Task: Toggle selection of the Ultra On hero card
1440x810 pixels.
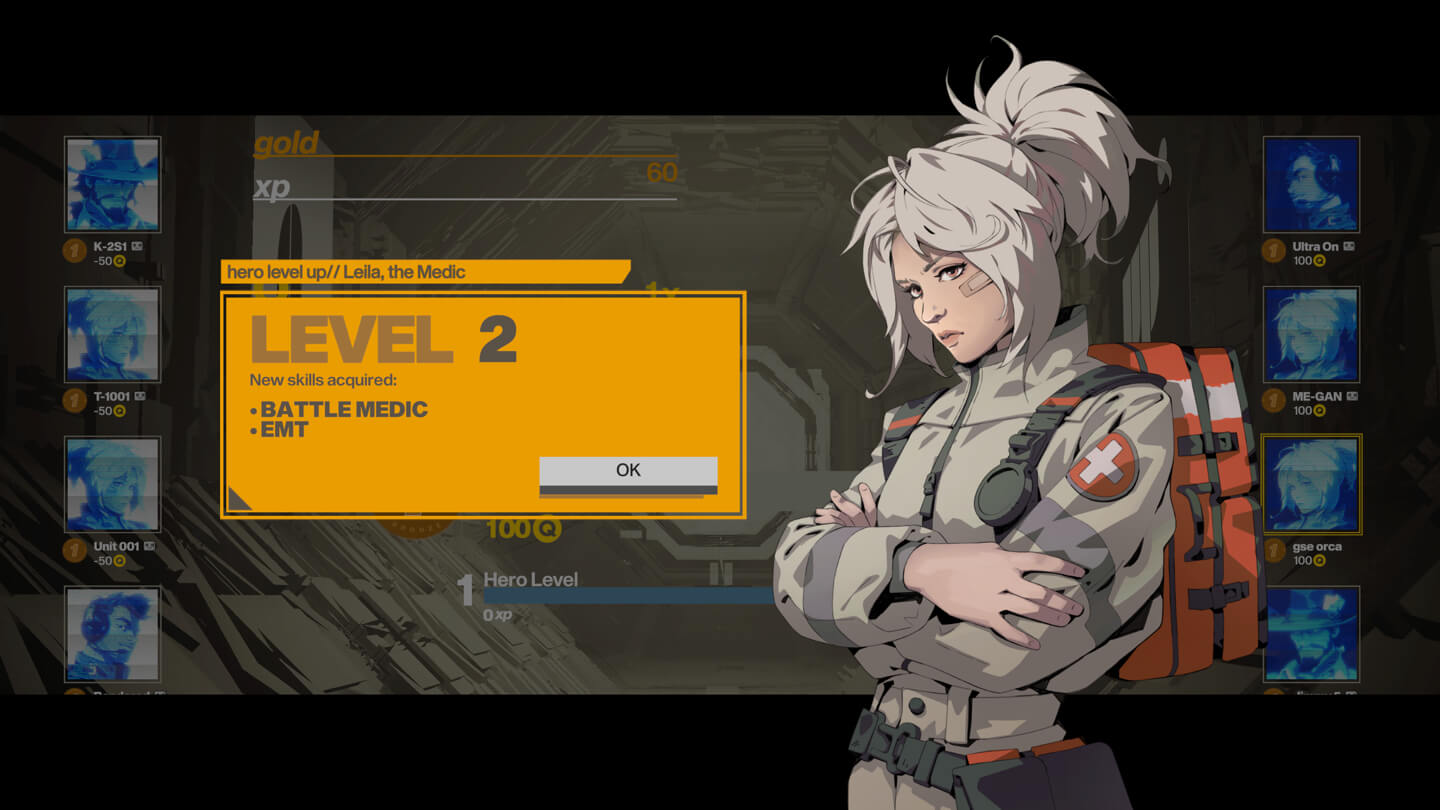Action: coord(1311,184)
